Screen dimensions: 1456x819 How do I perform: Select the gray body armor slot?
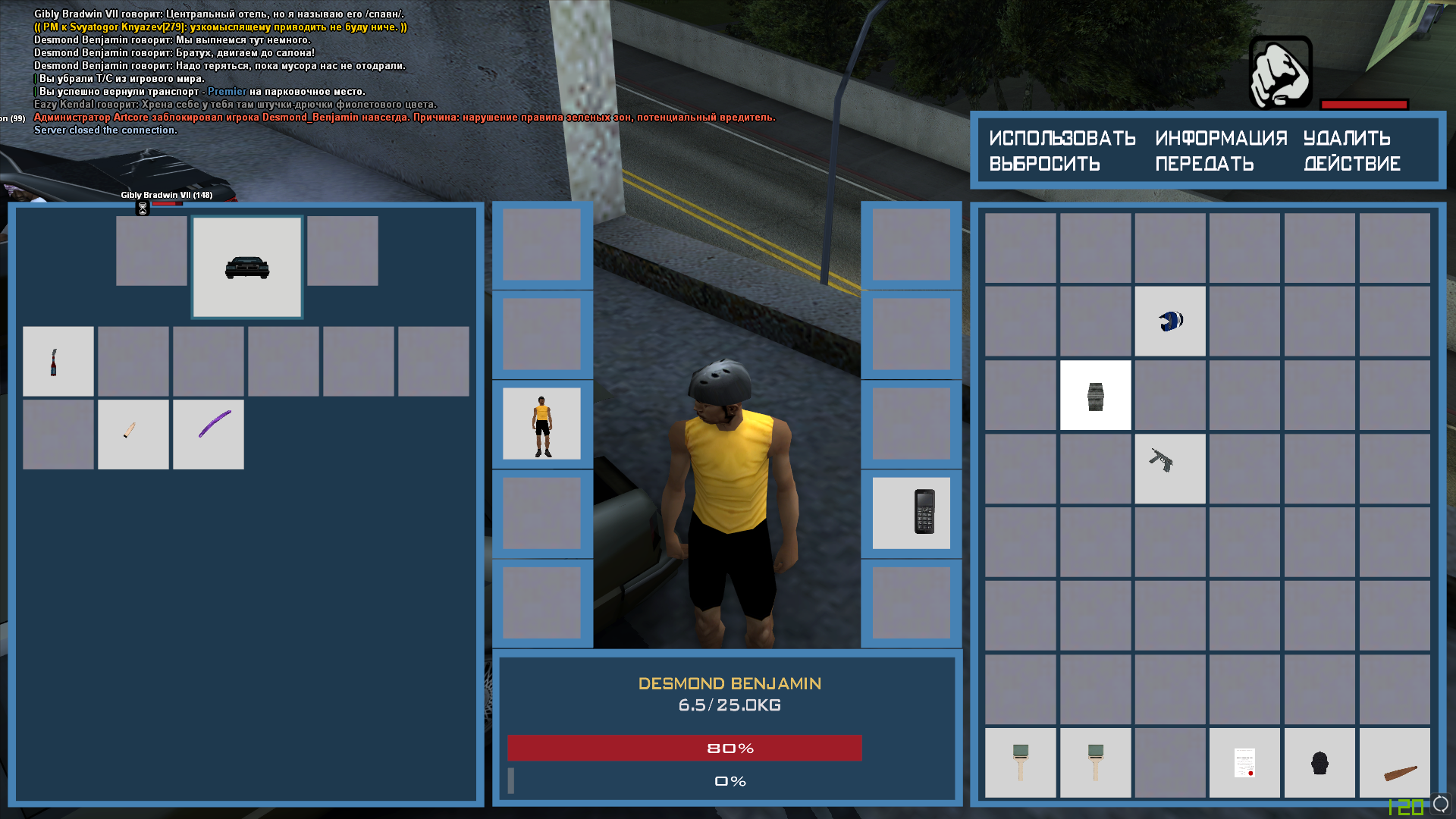click(x=1095, y=395)
